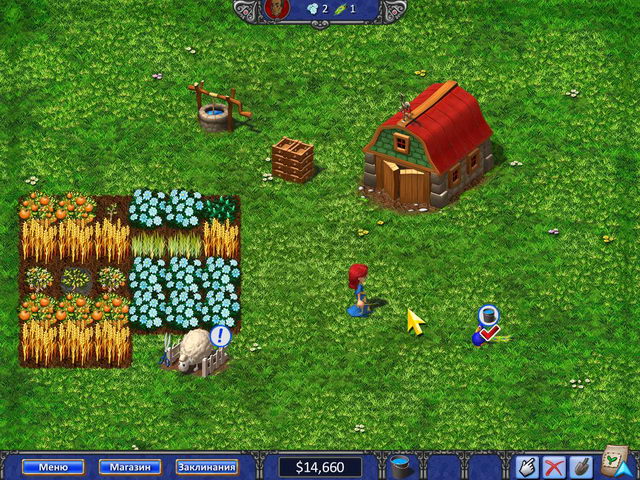Viewport: 640px width, 480px height.
Task: Open the Заклинания spells panel
Action: click(x=207, y=467)
